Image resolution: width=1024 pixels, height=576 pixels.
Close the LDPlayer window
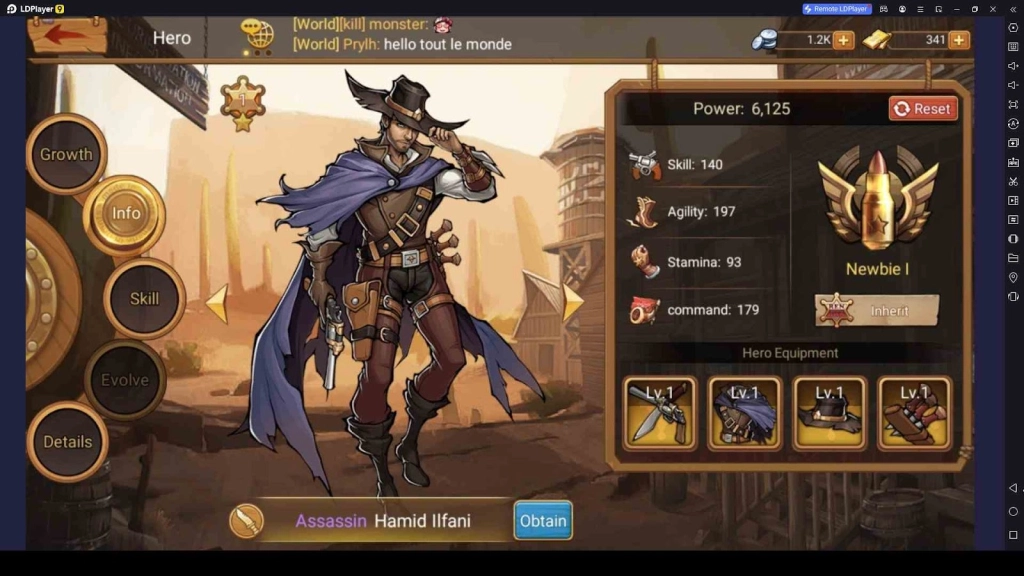click(x=994, y=9)
